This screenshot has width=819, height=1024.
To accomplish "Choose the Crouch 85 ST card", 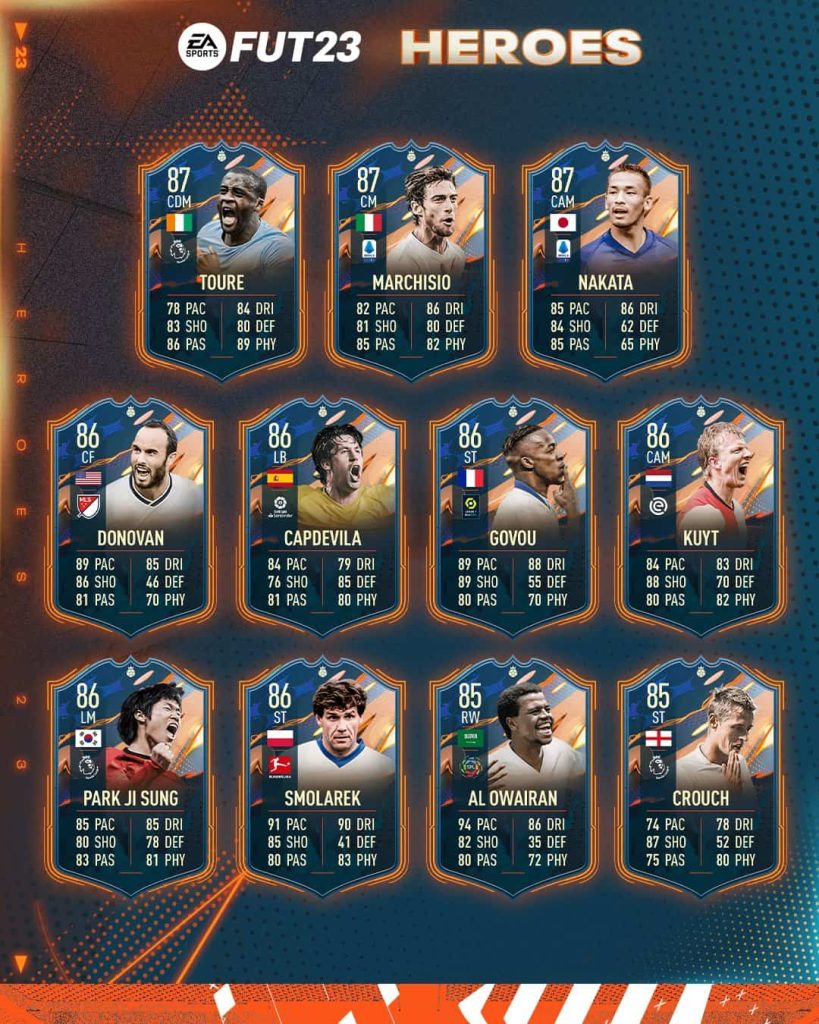I will [700, 778].
